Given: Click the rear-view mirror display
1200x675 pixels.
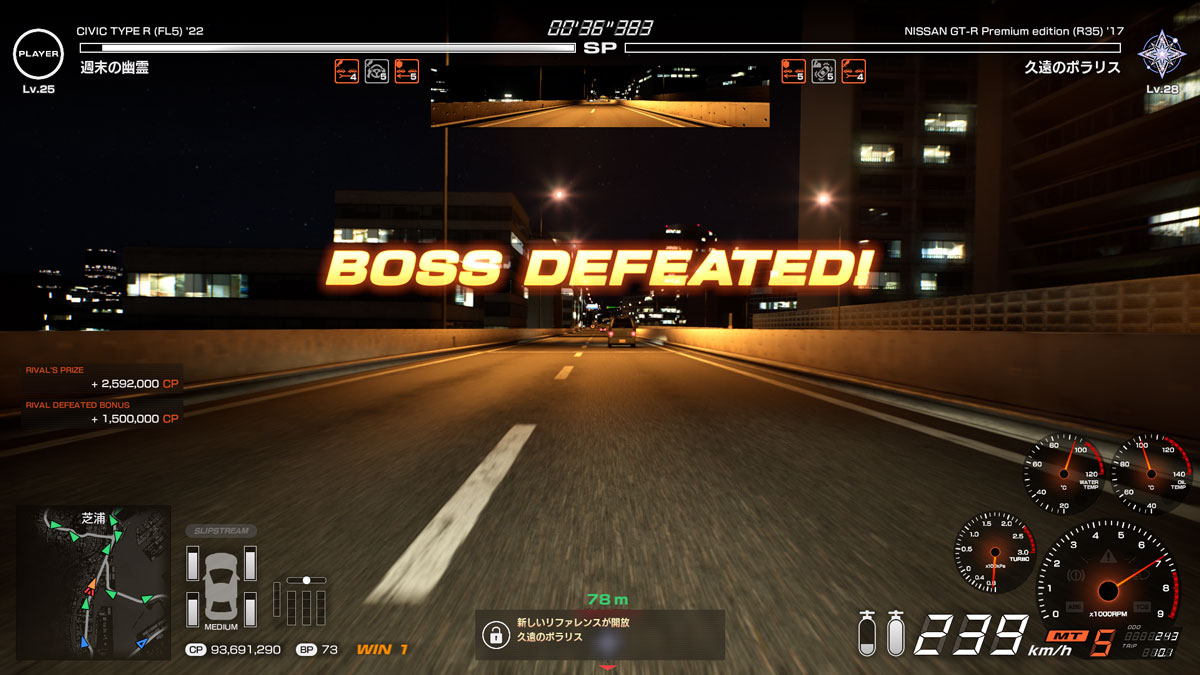Looking at the screenshot, I should tap(600, 97).
